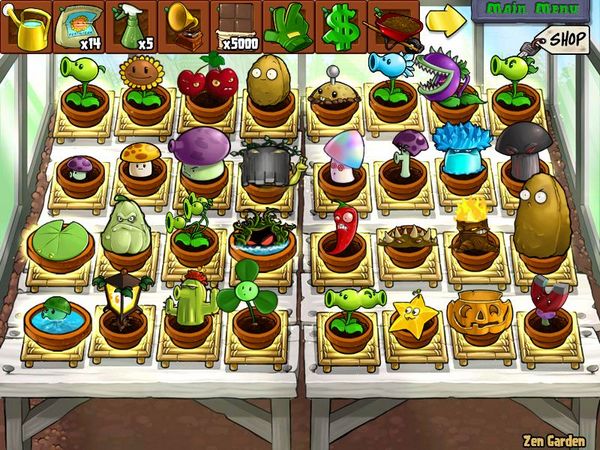600x450 pixels.
Task: Select the fertilizer bag
Action: pyautogui.click(x=78, y=26)
